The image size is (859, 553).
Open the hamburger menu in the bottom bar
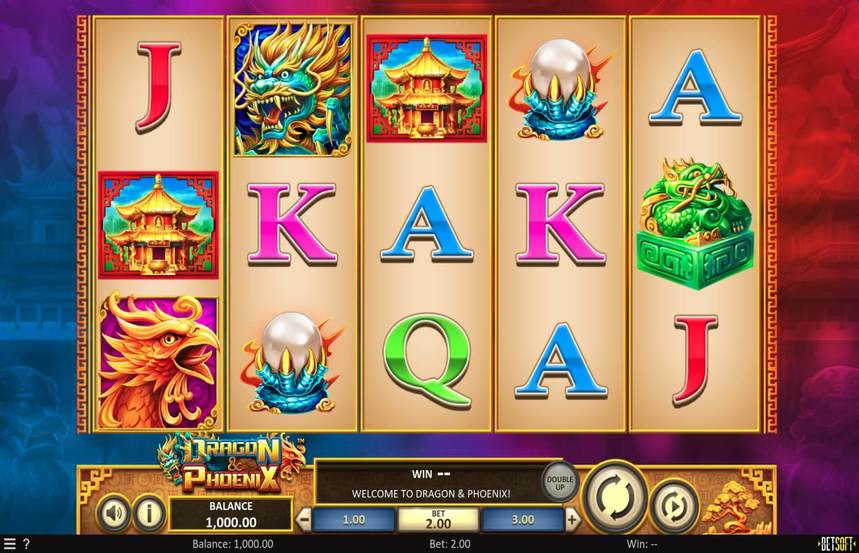pos(10,544)
